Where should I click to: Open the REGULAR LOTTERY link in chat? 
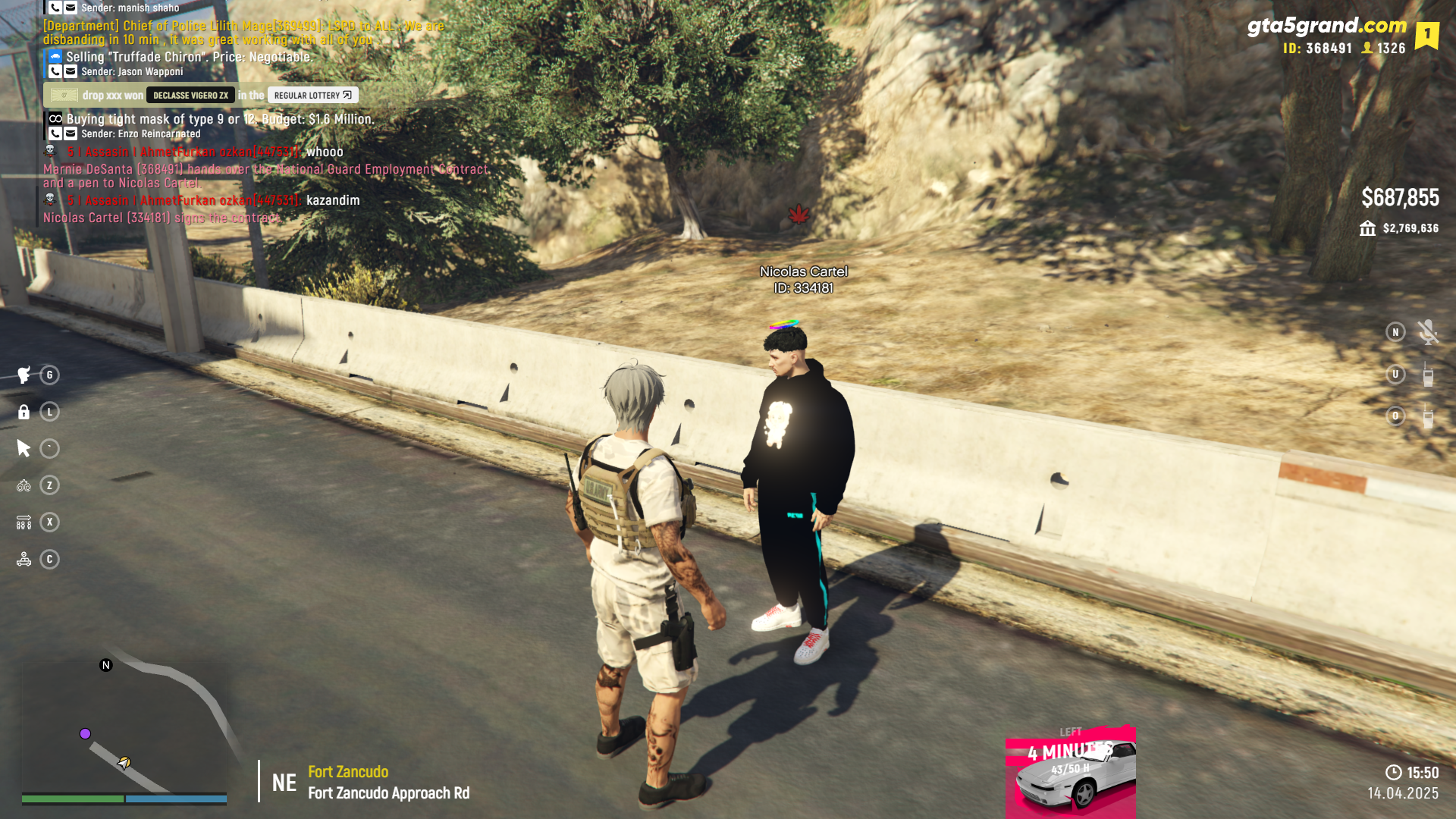pos(312,96)
